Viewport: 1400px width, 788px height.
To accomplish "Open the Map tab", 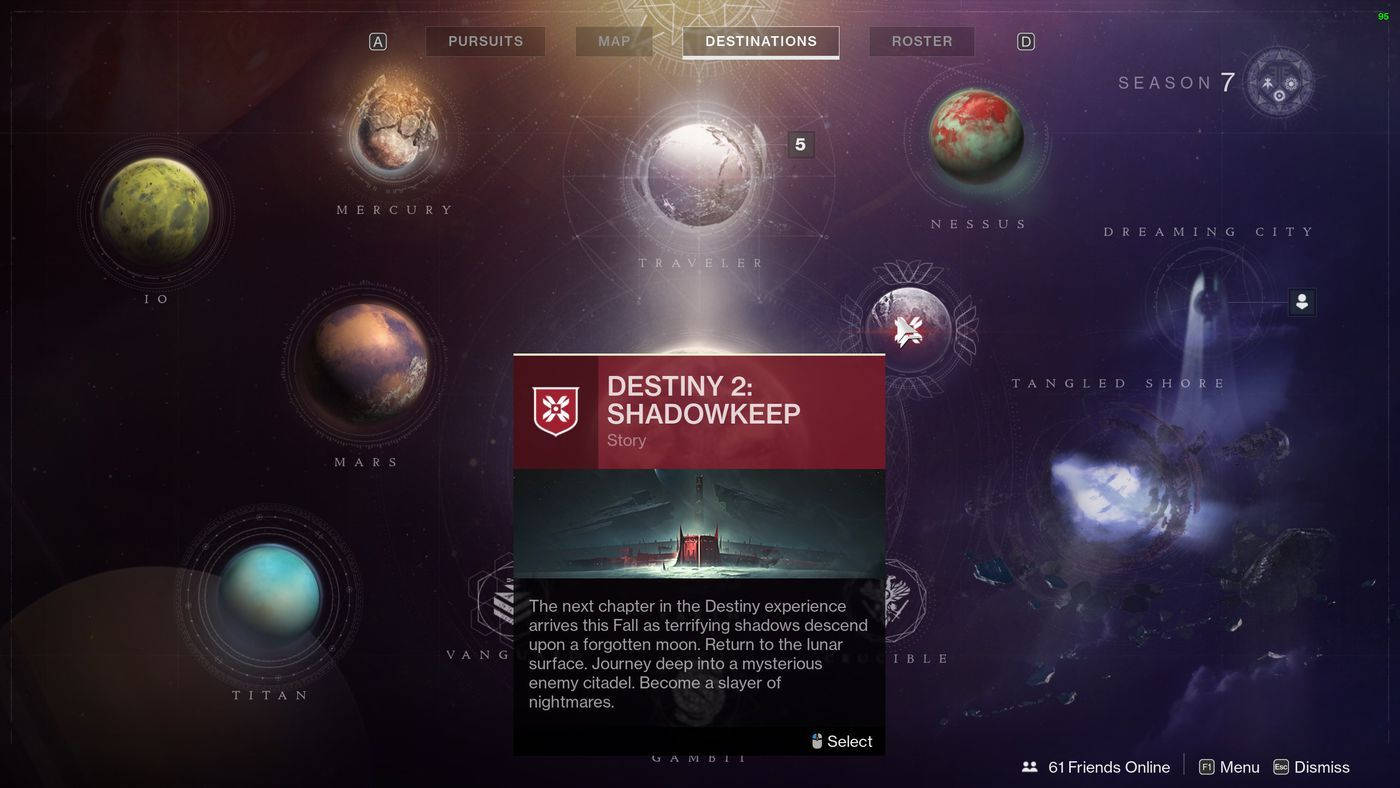I will coord(614,41).
